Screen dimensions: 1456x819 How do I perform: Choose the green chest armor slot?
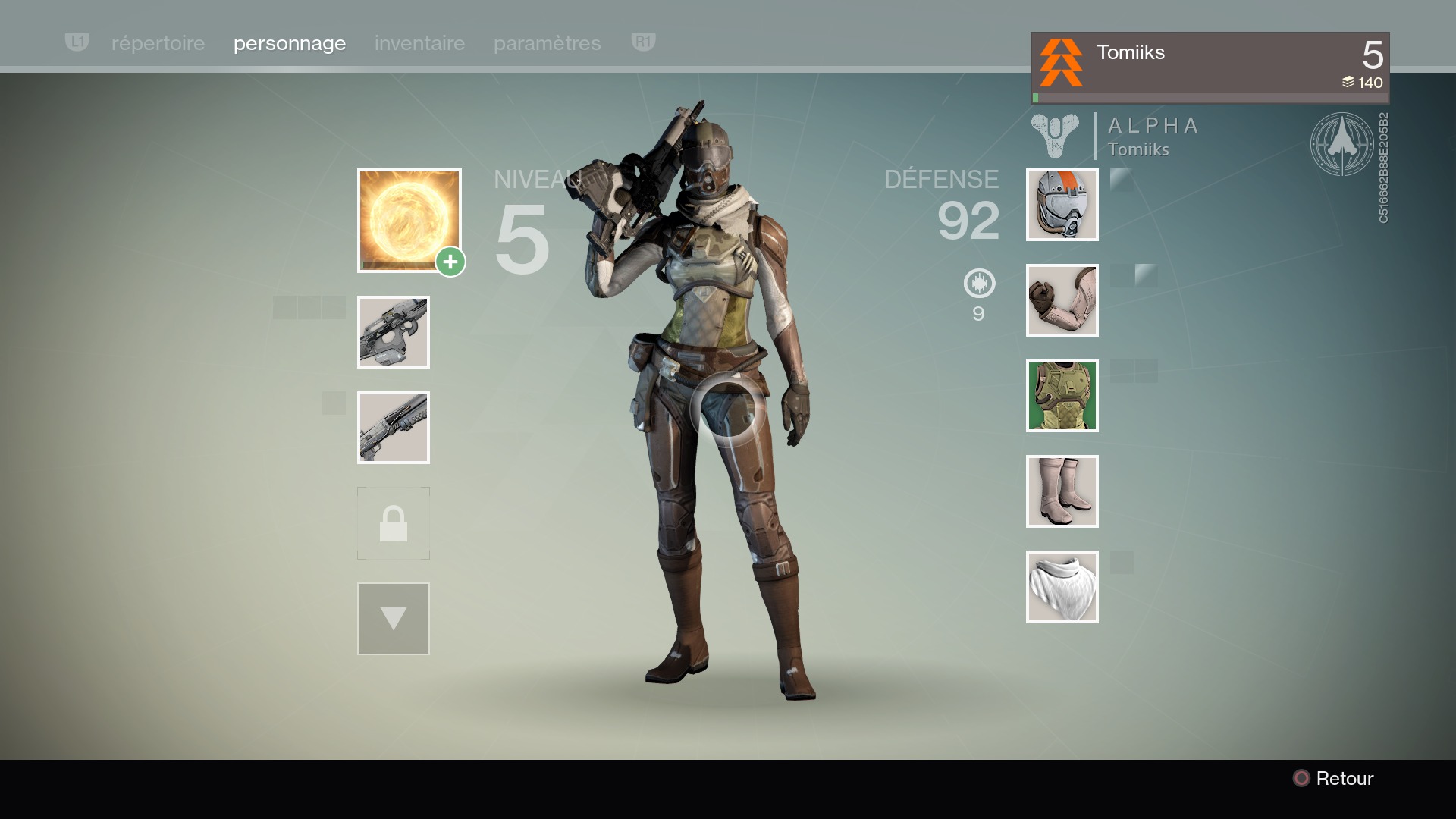1062,396
